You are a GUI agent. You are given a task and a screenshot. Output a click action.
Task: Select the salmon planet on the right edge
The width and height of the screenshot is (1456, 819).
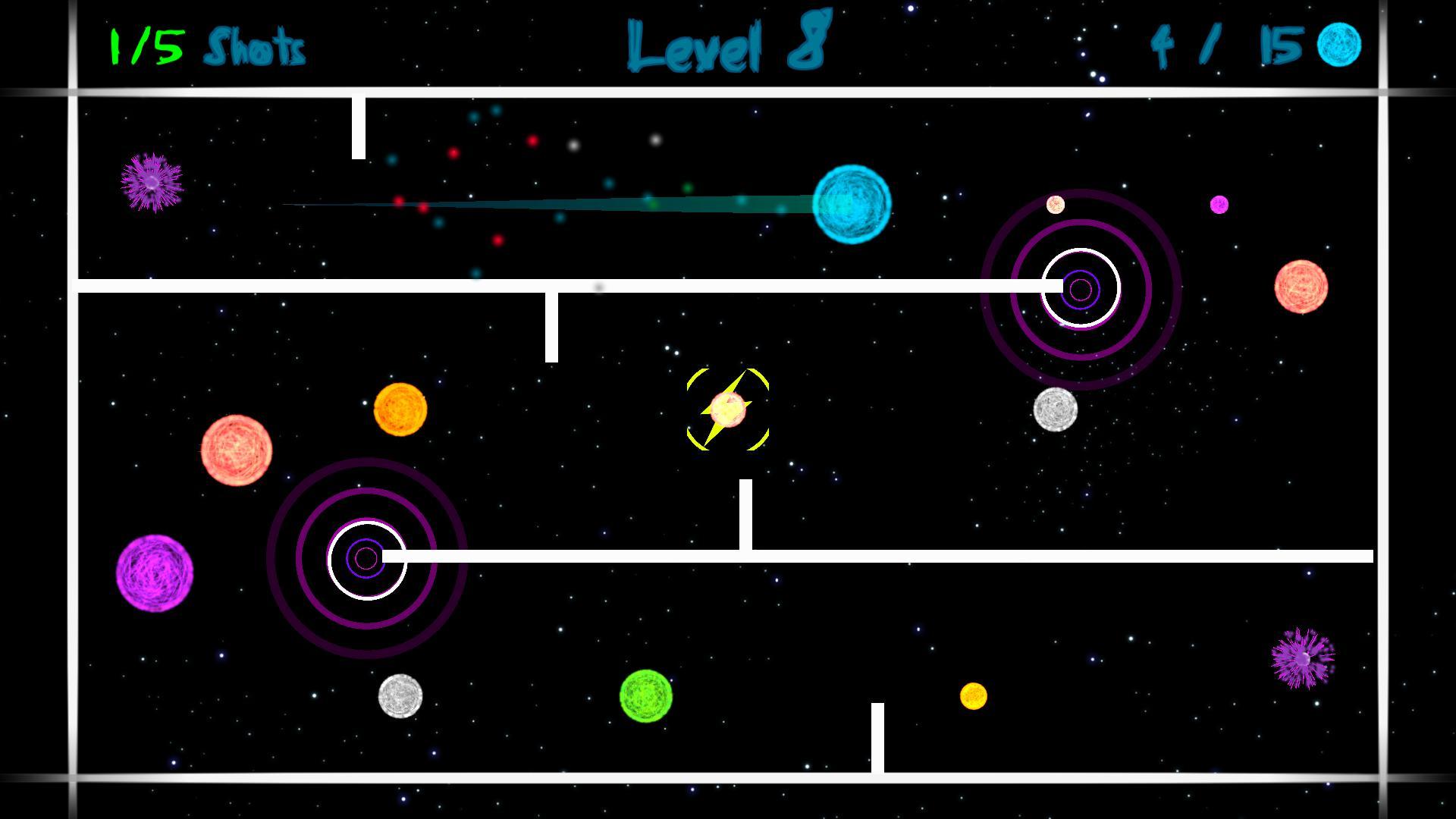tap(1301, 287)
